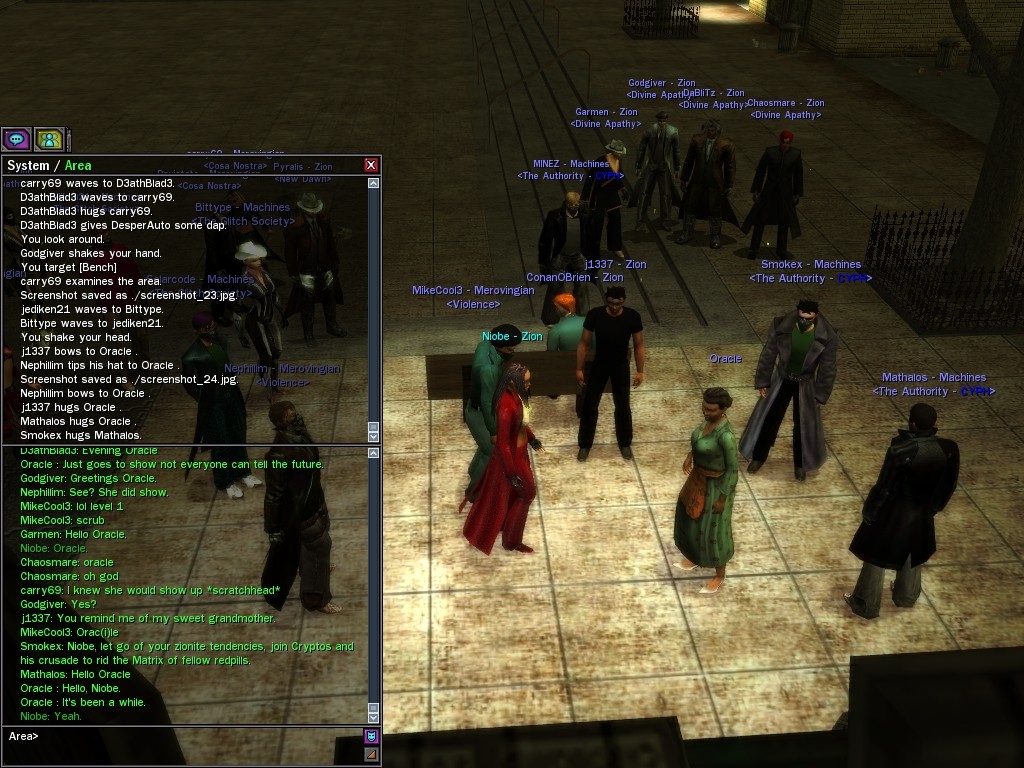The image size is (1024, 768).
Task: Open the purple speech bubble chat tab
Action: (16, 139)
